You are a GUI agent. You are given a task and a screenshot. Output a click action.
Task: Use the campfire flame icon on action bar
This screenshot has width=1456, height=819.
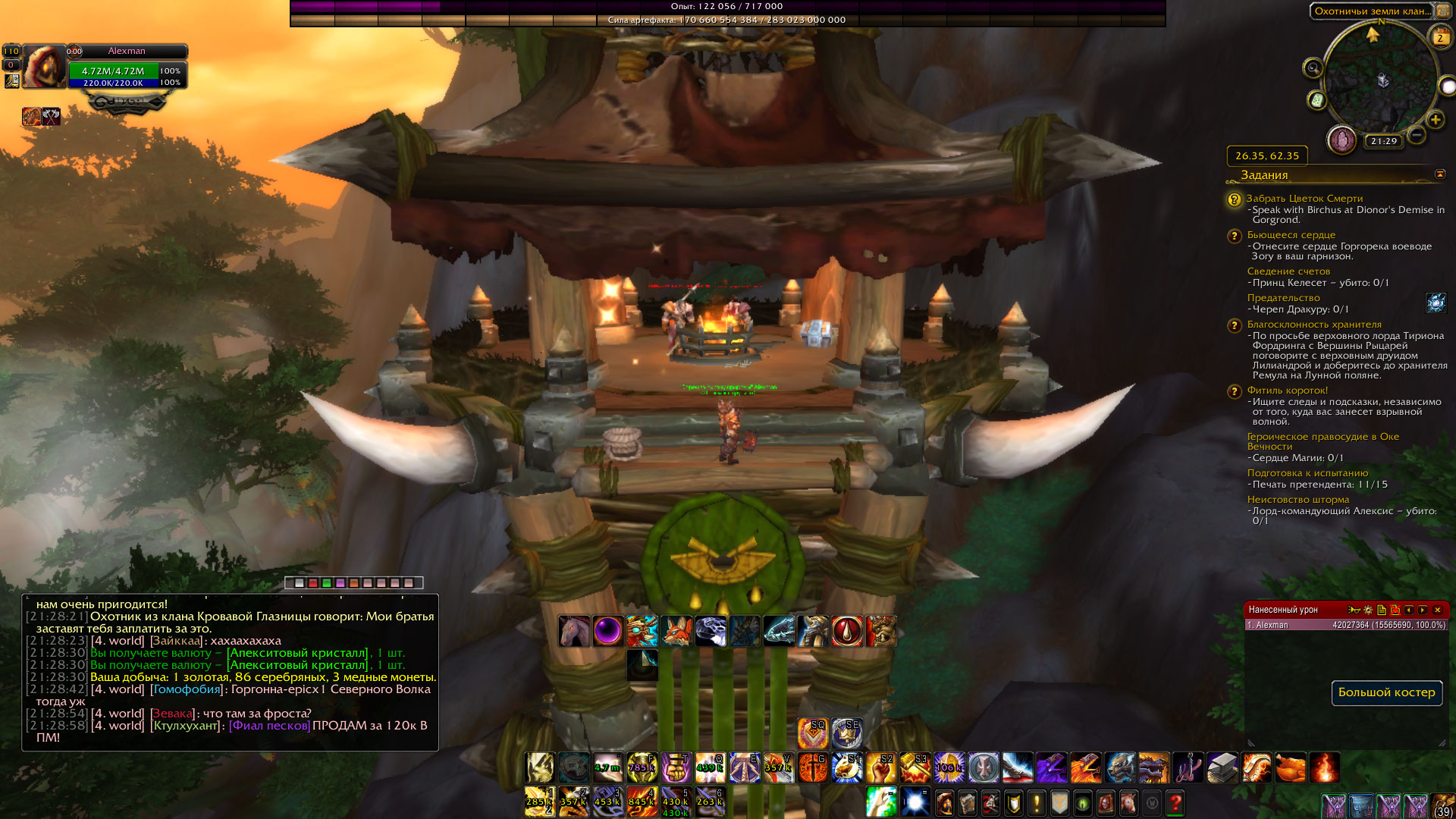(1324, 767)
